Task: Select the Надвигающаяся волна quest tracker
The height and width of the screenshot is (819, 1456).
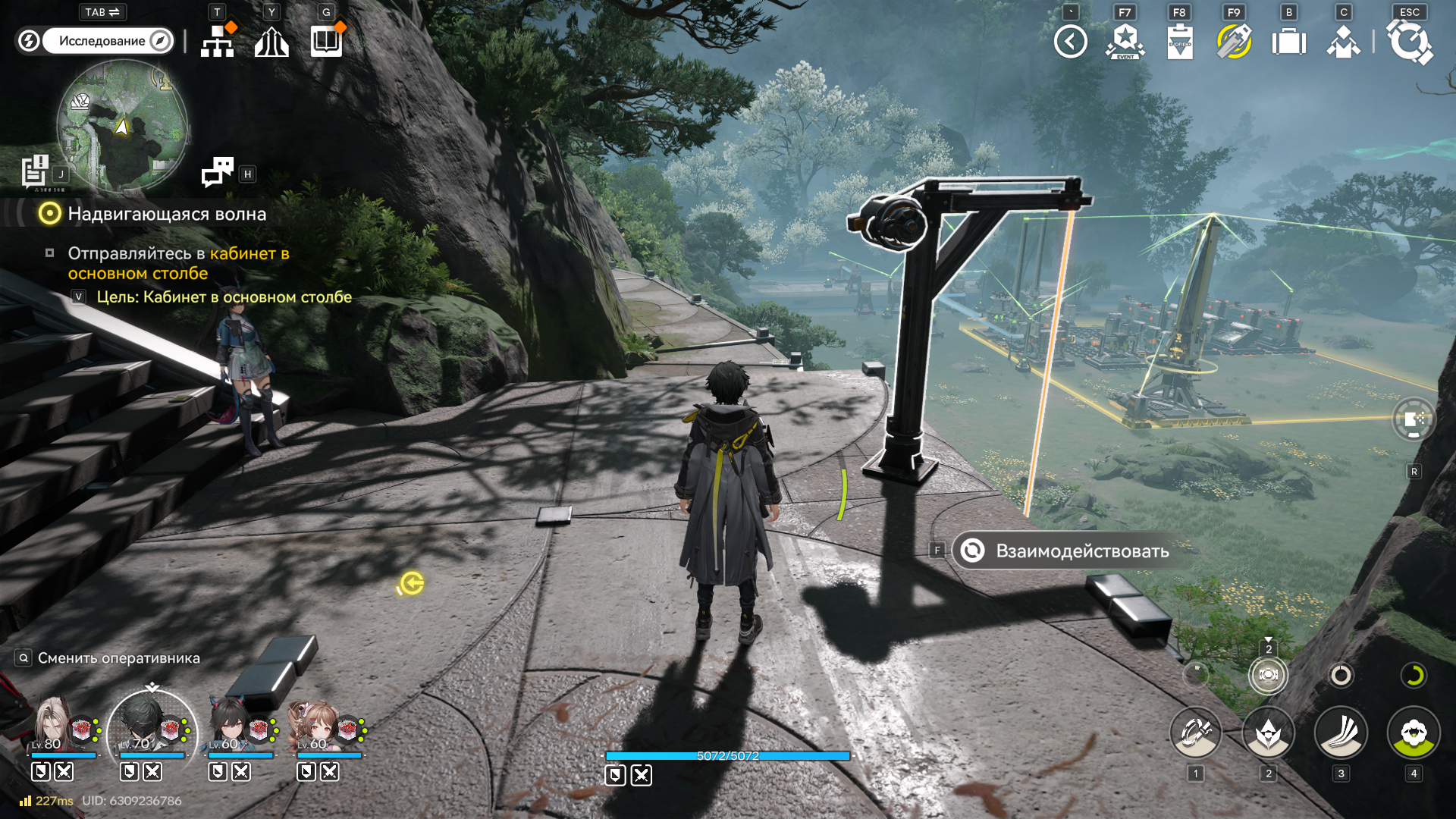Action: (166, 214)
